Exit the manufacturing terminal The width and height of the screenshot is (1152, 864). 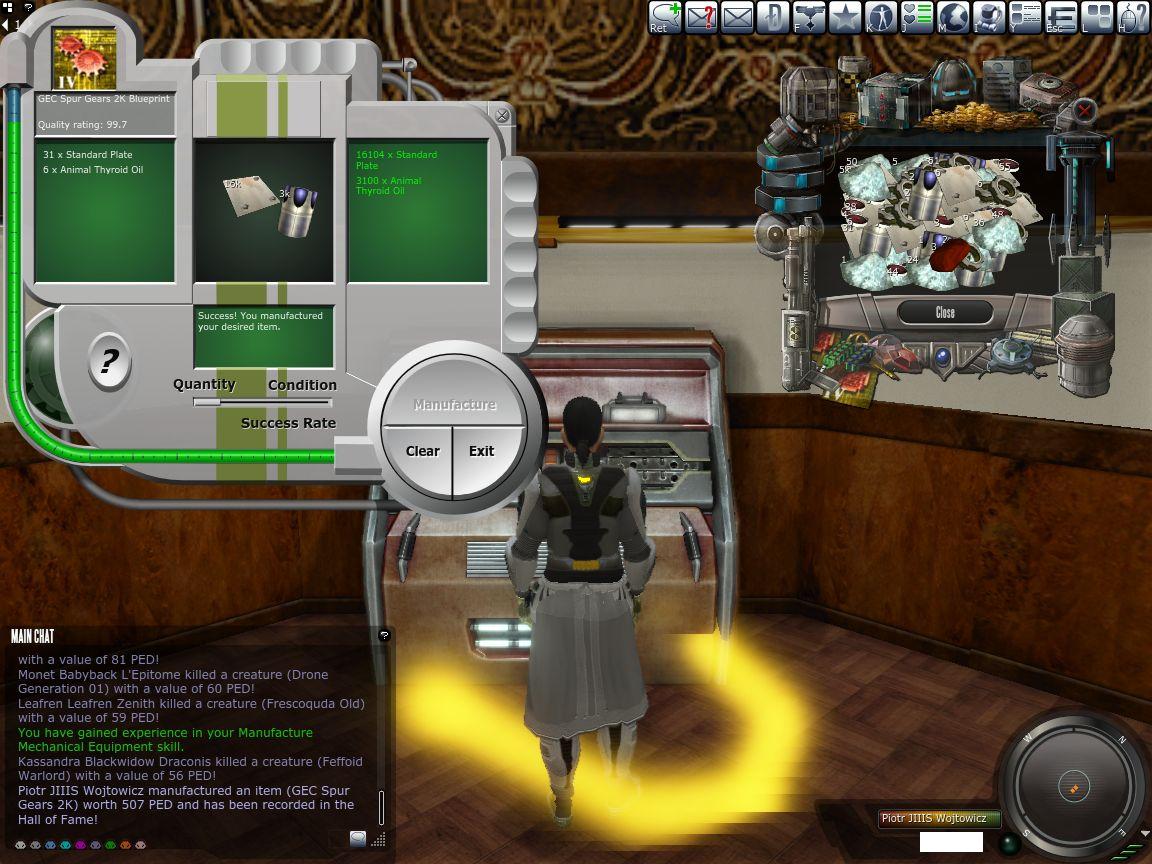coord(482,451)
